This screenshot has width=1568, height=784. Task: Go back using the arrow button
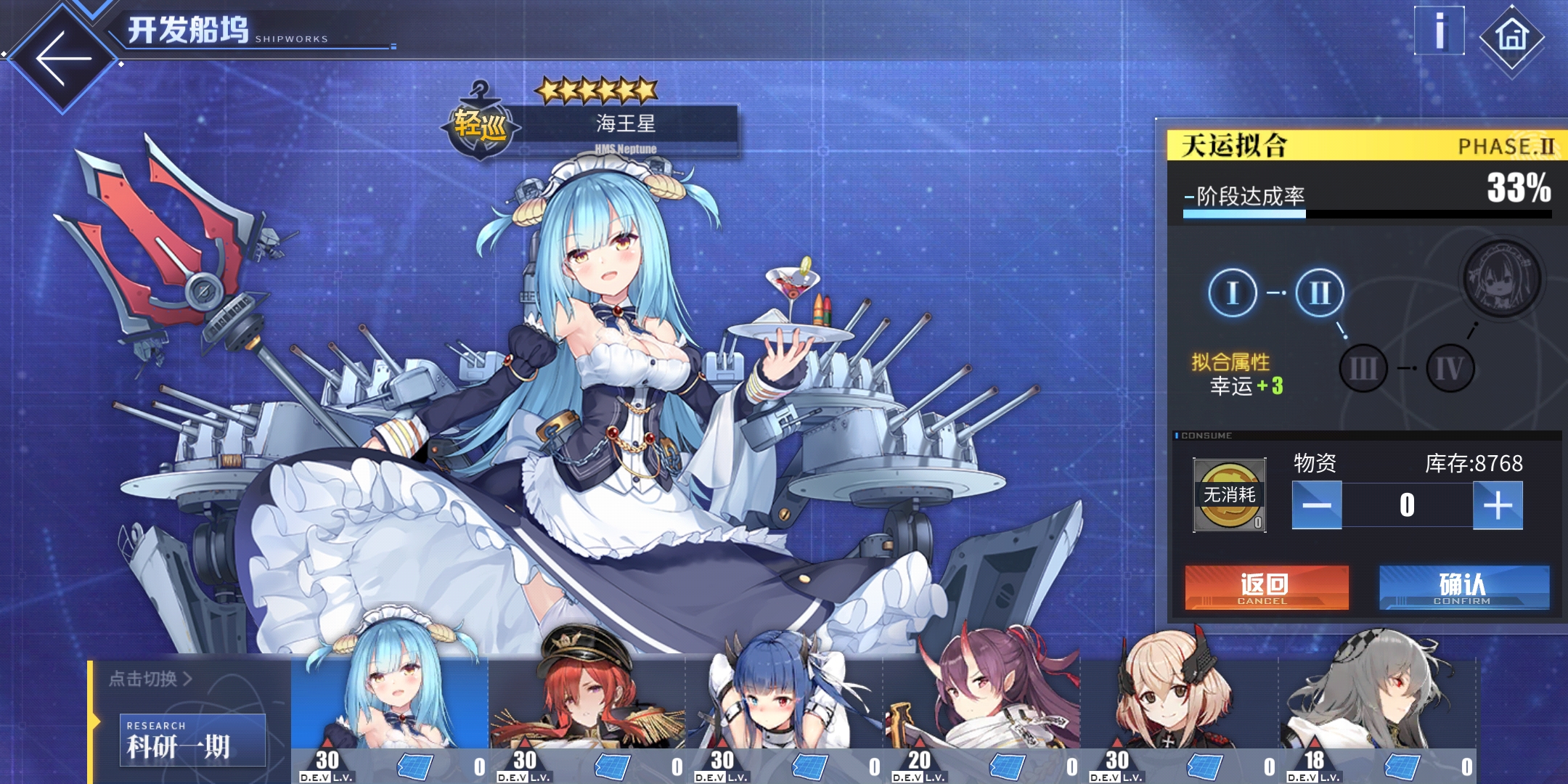pyautogui.click(x=64, y=58)
